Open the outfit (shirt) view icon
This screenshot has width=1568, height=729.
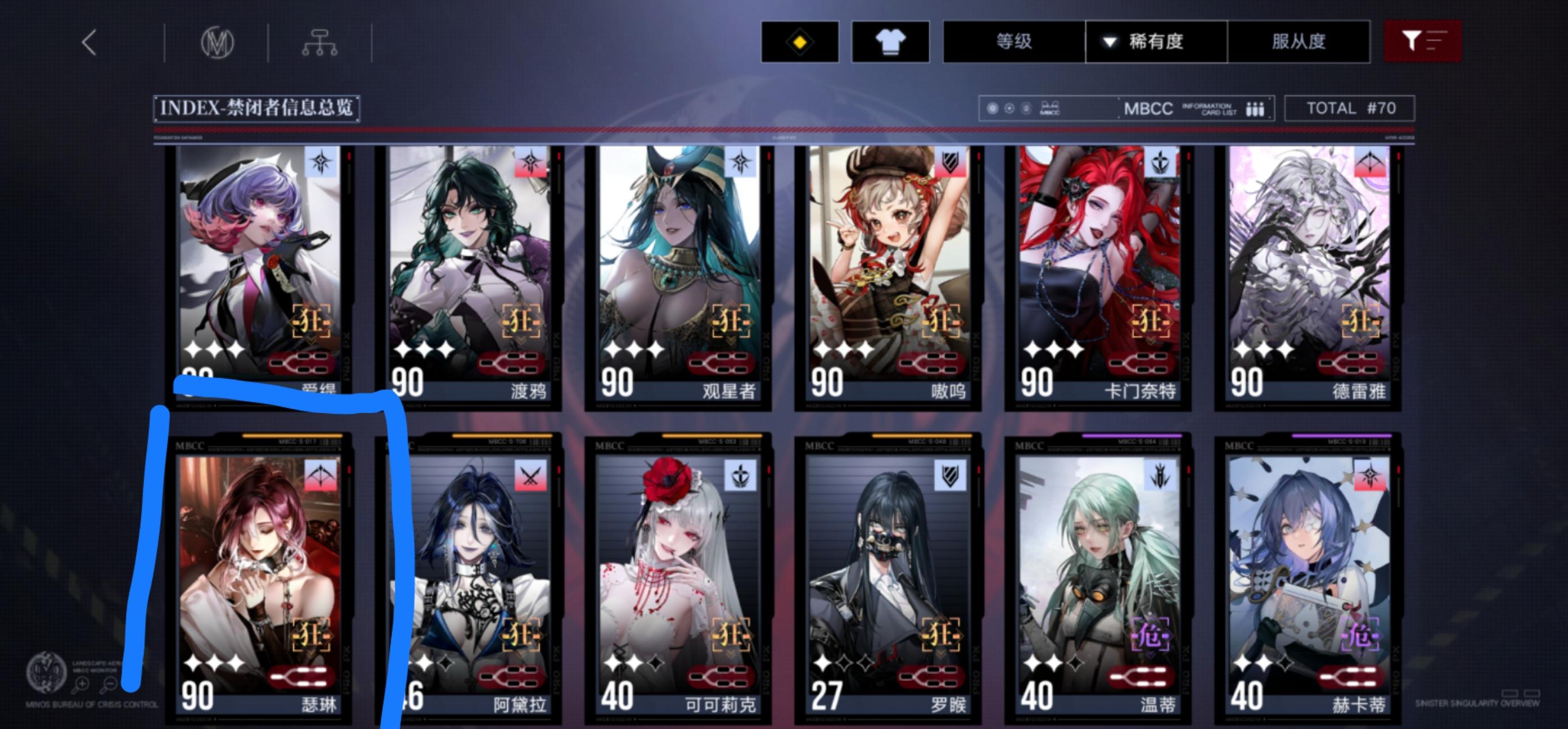click(x=890, y=41)
